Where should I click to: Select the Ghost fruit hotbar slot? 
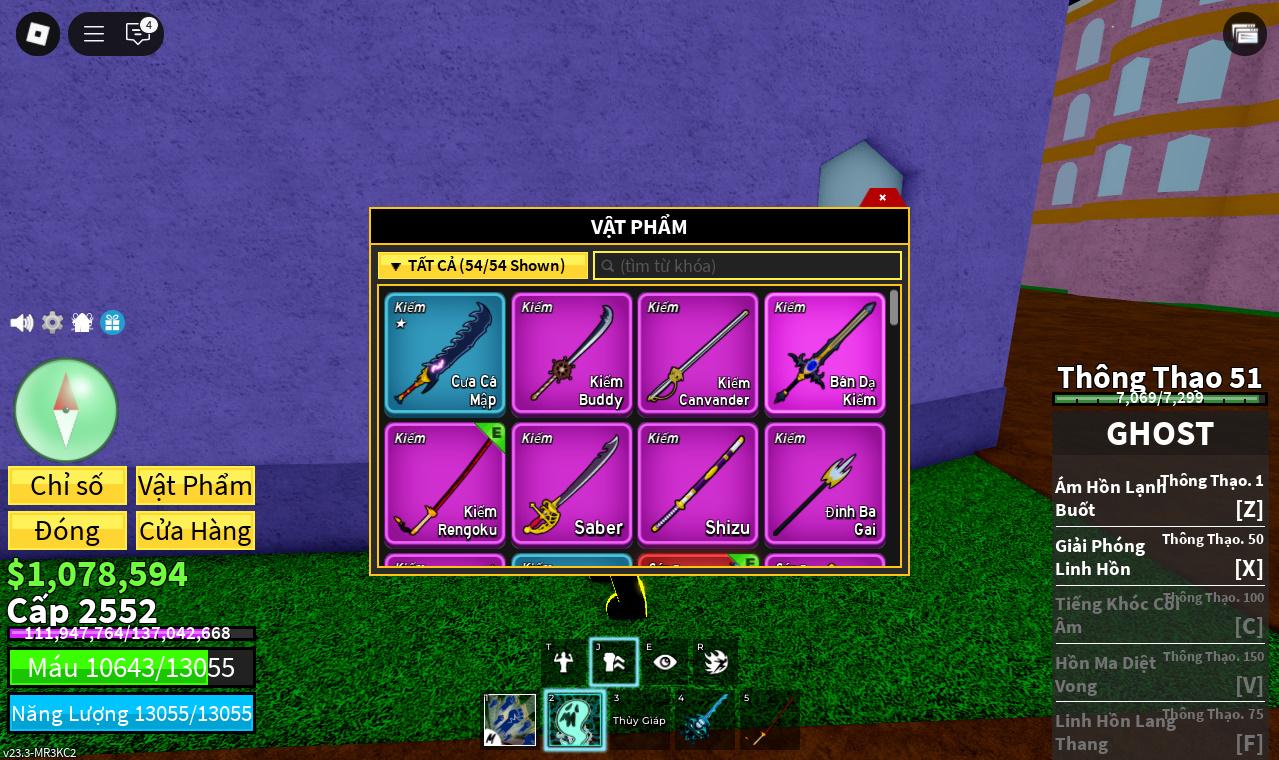(x=574, y=720)
